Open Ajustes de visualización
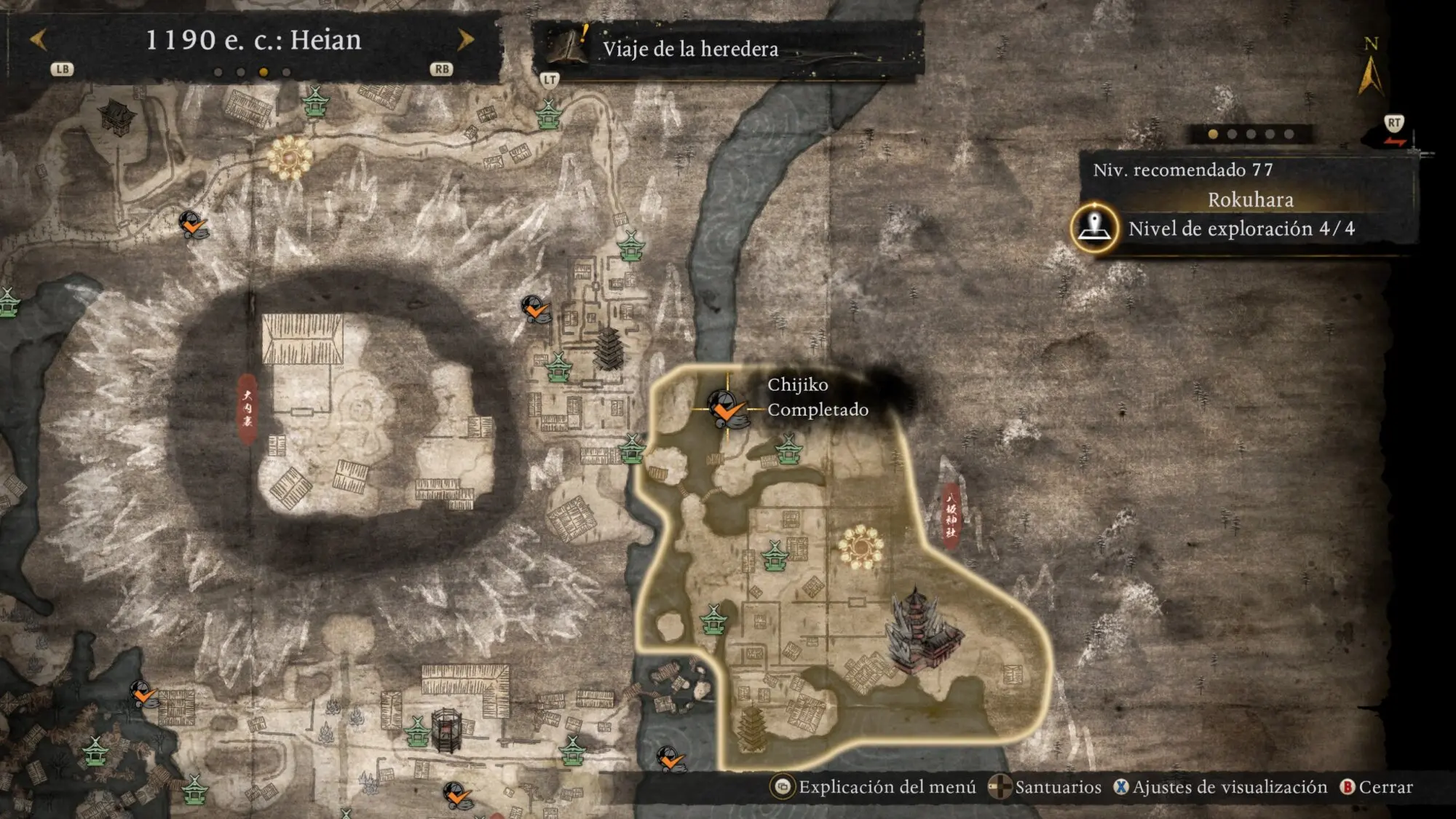This screenshot has width=1456, height=819. click(x=1221, y=787)
